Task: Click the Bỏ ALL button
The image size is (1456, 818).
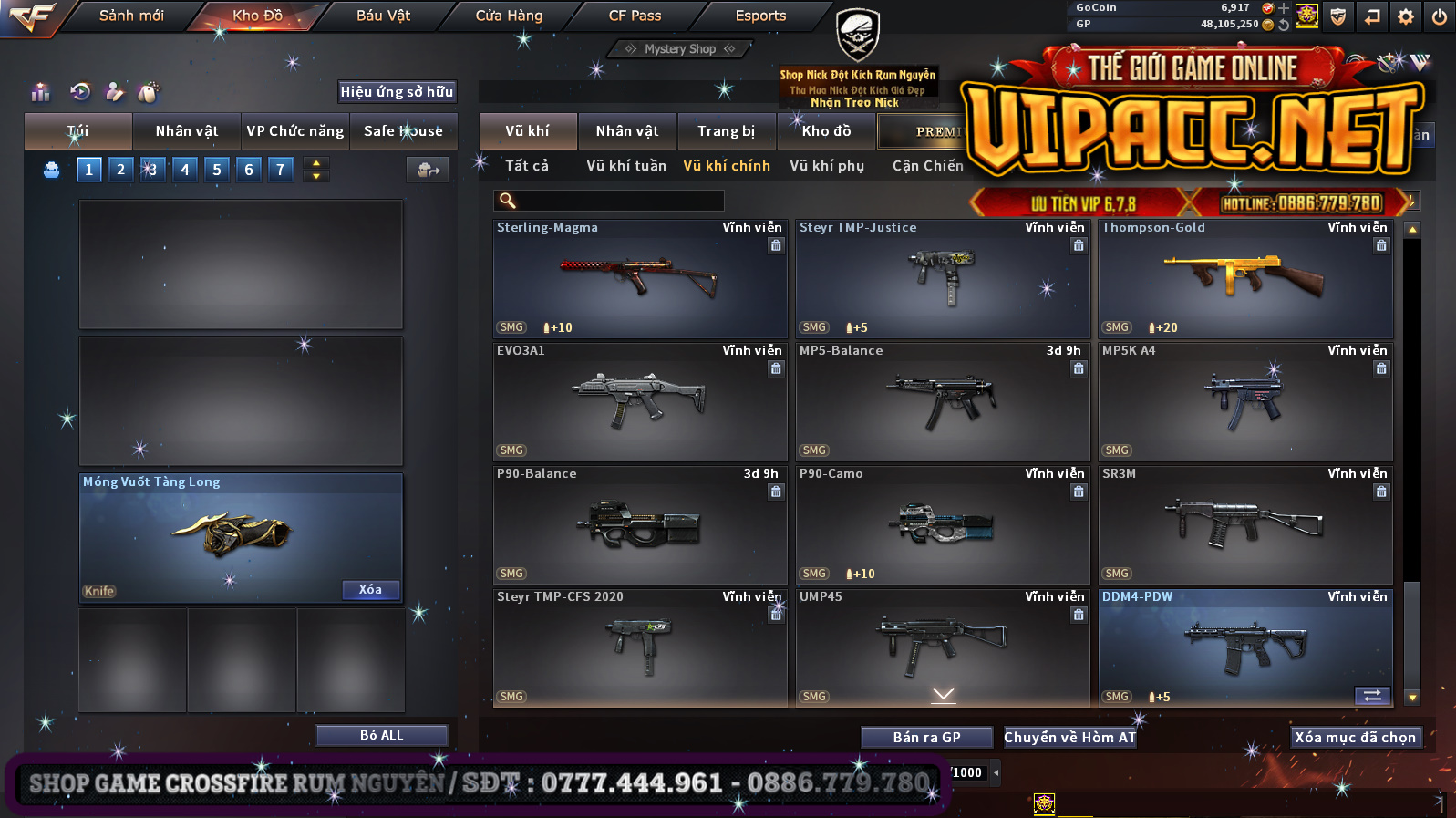Action: (381, 736)
